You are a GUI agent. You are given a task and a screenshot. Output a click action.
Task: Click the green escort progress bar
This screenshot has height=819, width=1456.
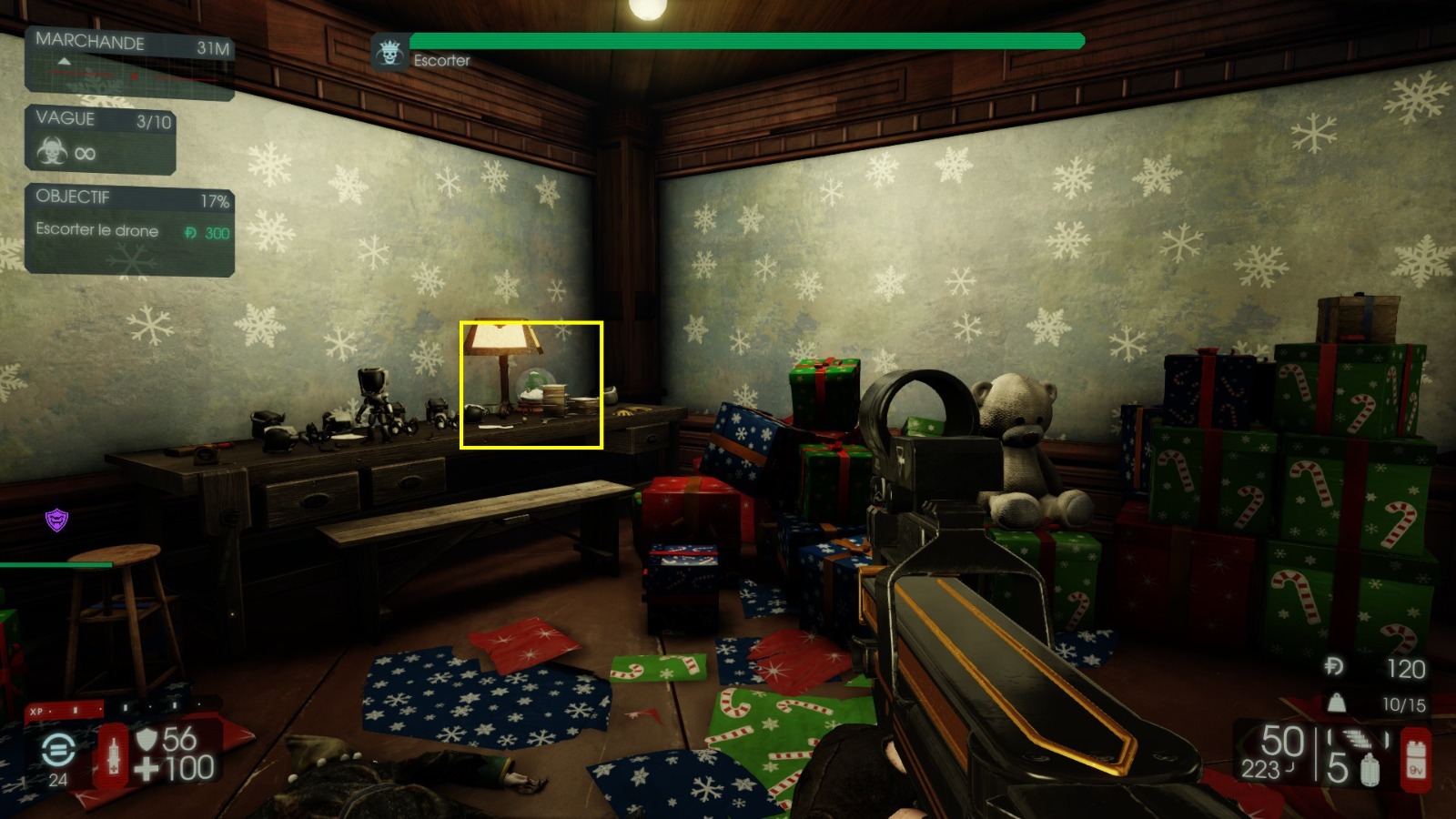click(x=746, y=40)
